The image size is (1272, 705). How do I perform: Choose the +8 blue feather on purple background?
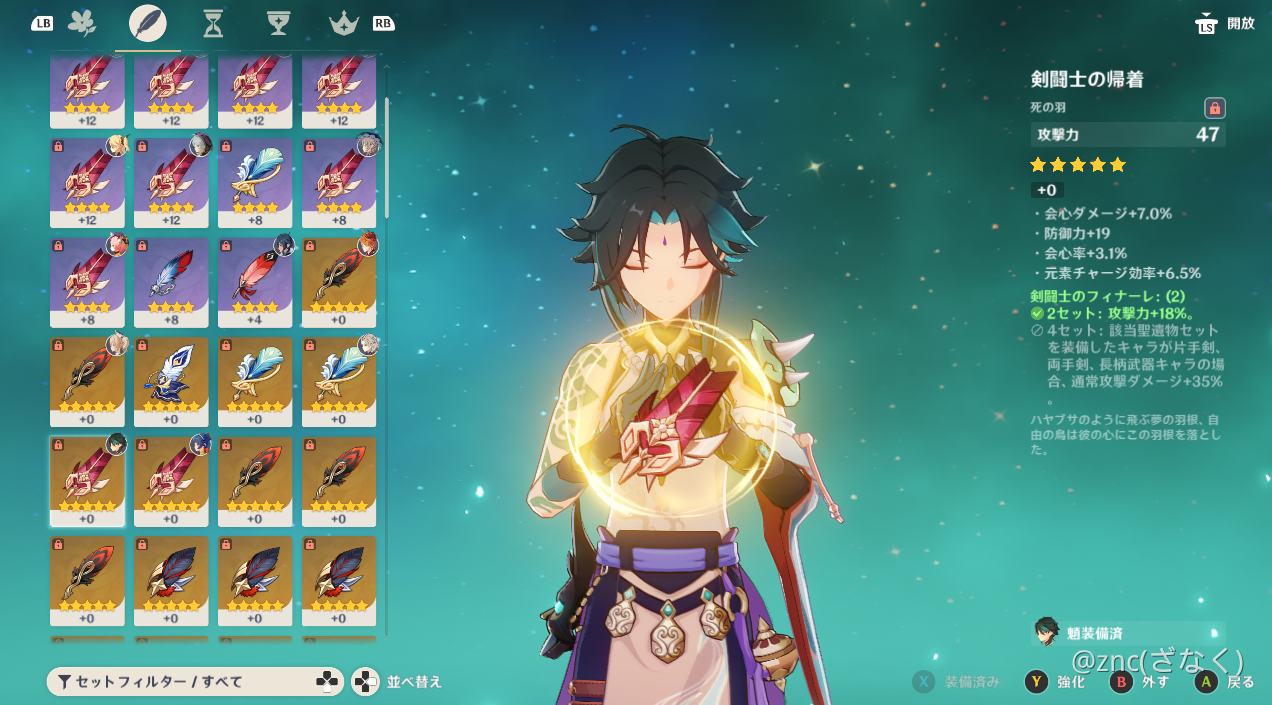171,282
